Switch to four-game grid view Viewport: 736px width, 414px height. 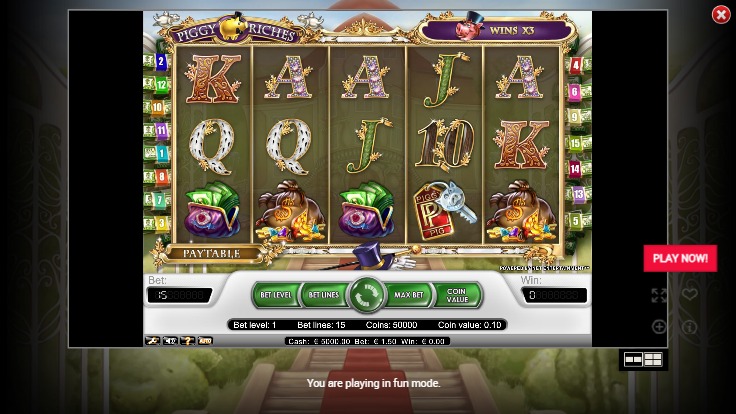coord(653,359)
